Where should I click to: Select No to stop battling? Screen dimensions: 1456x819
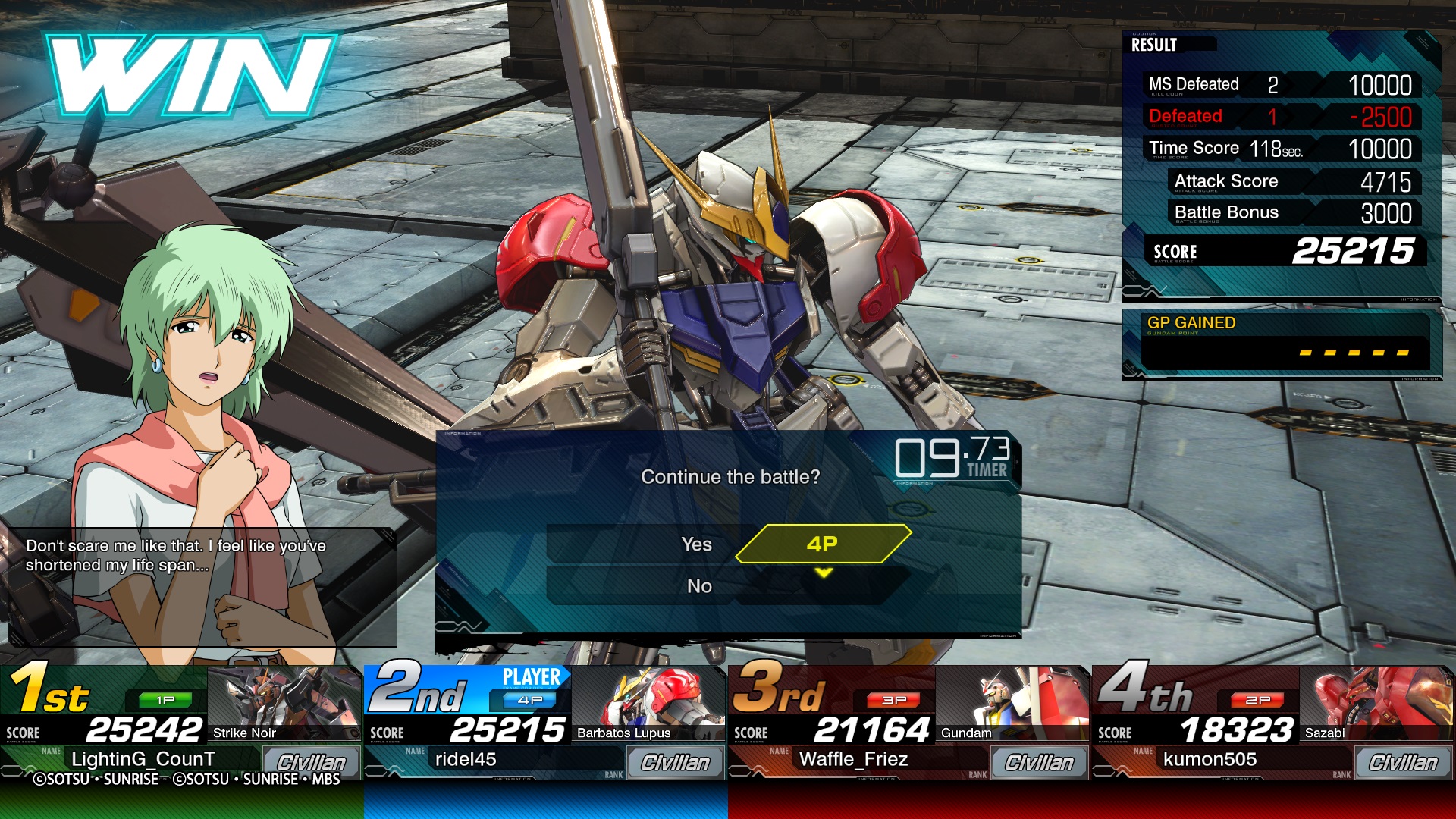click(x=698, y=585)
